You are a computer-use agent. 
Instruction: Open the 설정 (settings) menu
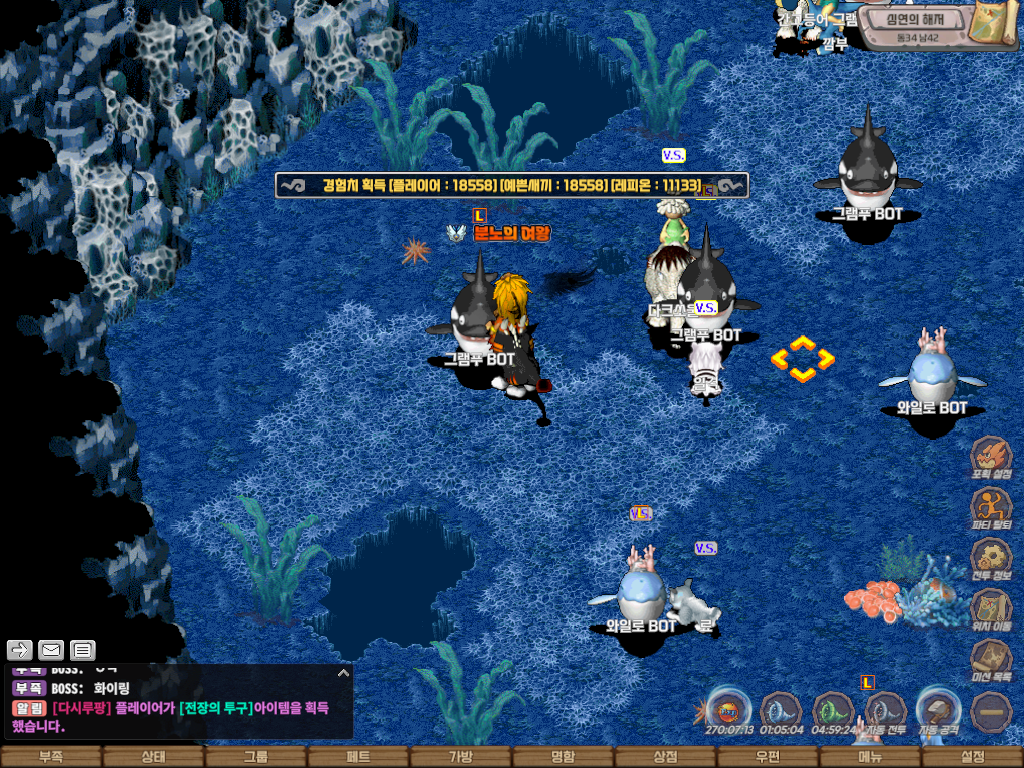[x=972, y=757]
